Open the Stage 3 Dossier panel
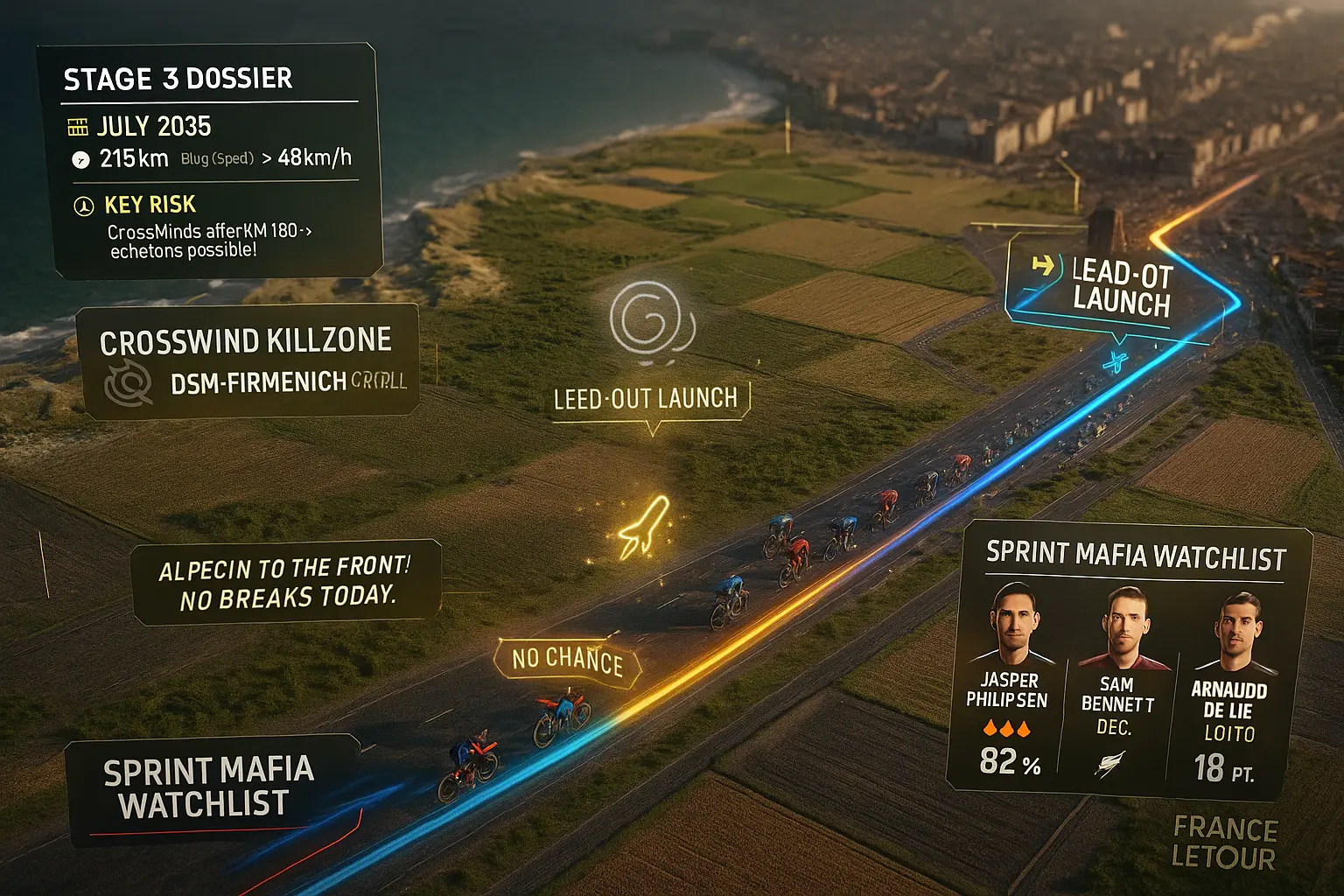 (178, 80)
